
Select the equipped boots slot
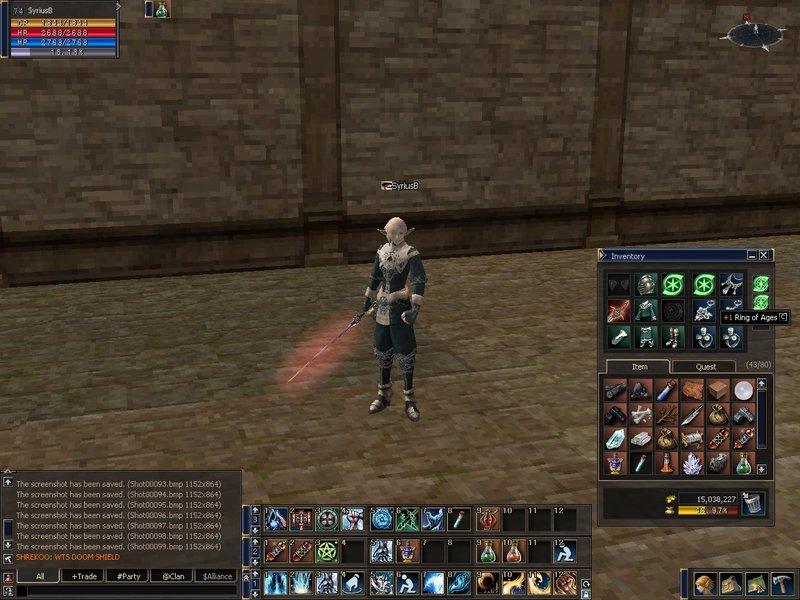click(x=672, y=336)
